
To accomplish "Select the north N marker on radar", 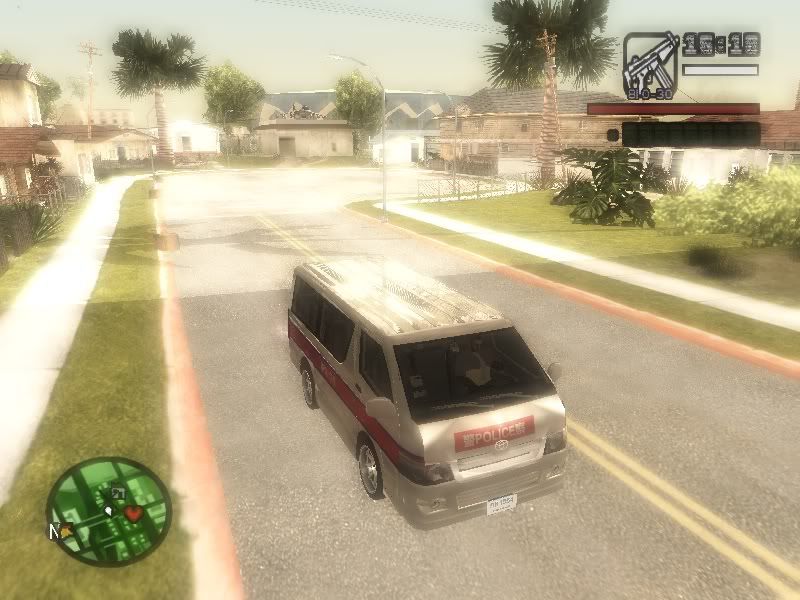I will click(x=54, y=531).
